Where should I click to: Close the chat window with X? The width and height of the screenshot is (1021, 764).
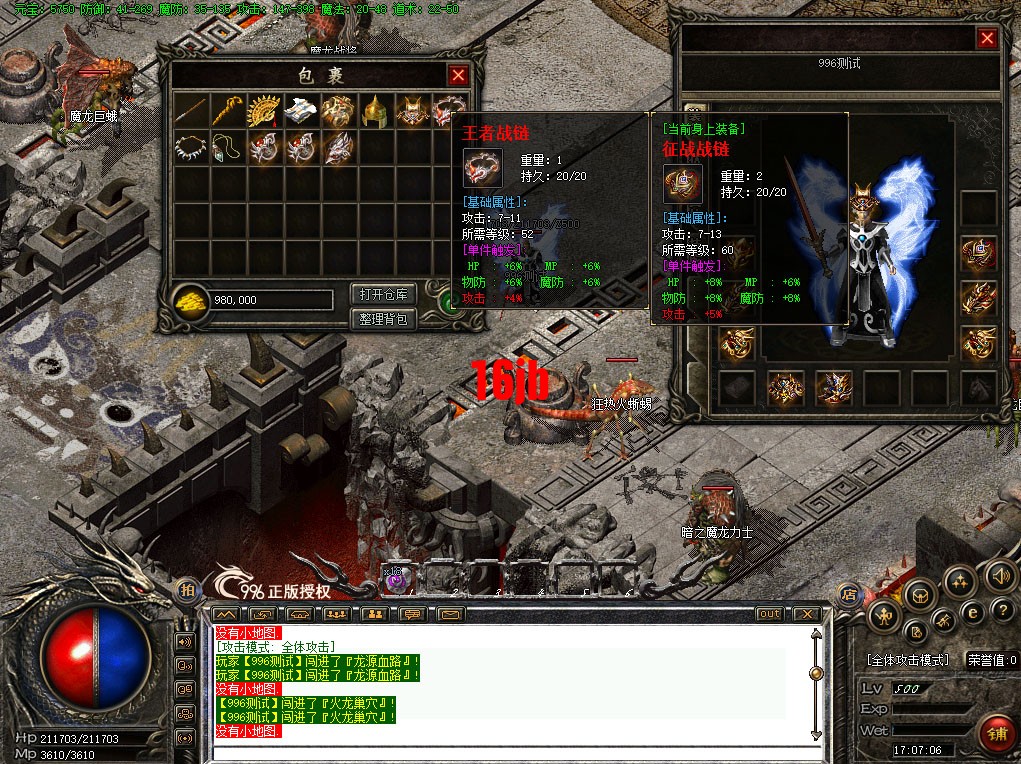tap(805, 613)
